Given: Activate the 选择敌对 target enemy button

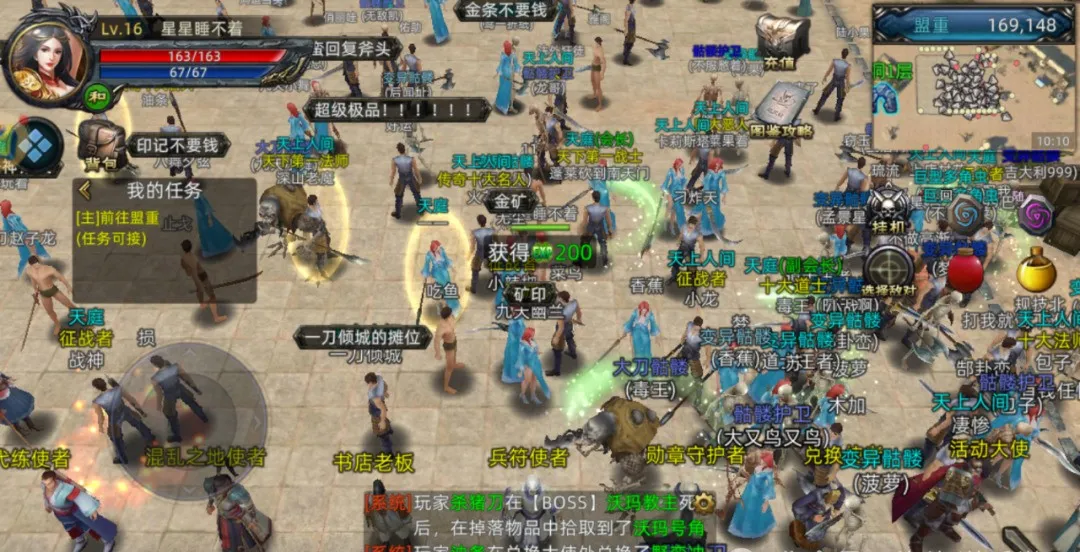Looking at the screenshot, I should [x=888, y=272].
